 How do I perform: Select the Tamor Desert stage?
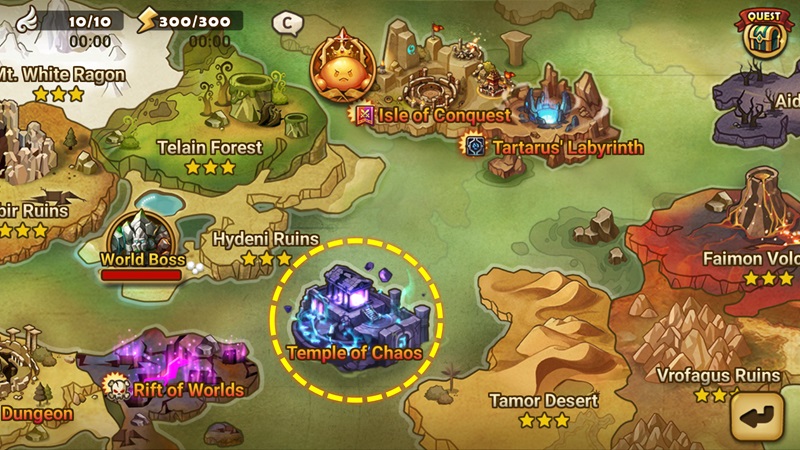tap(543, 401)
